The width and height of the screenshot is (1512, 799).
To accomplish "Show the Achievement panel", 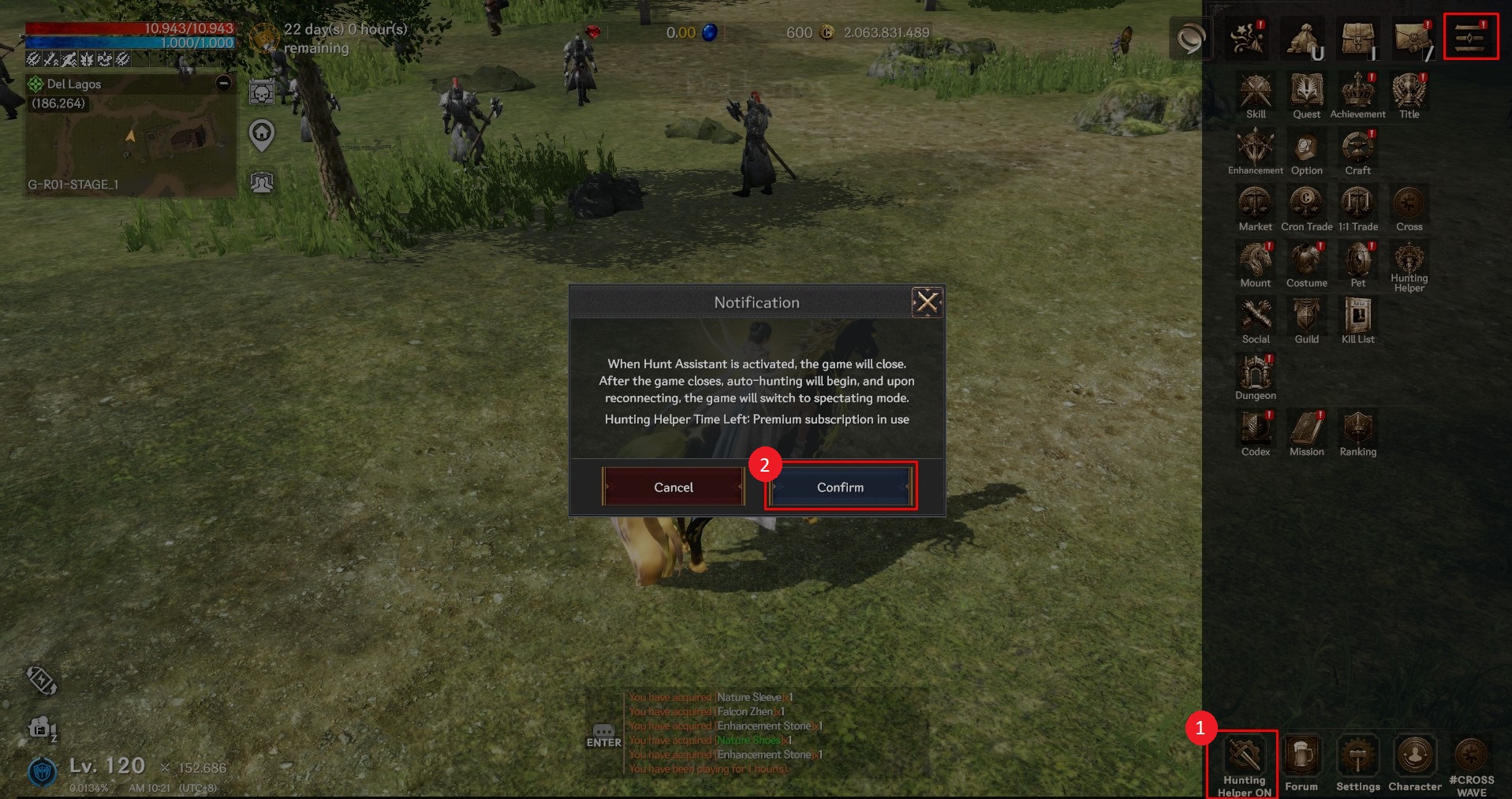I will [x=1357, y=94].
